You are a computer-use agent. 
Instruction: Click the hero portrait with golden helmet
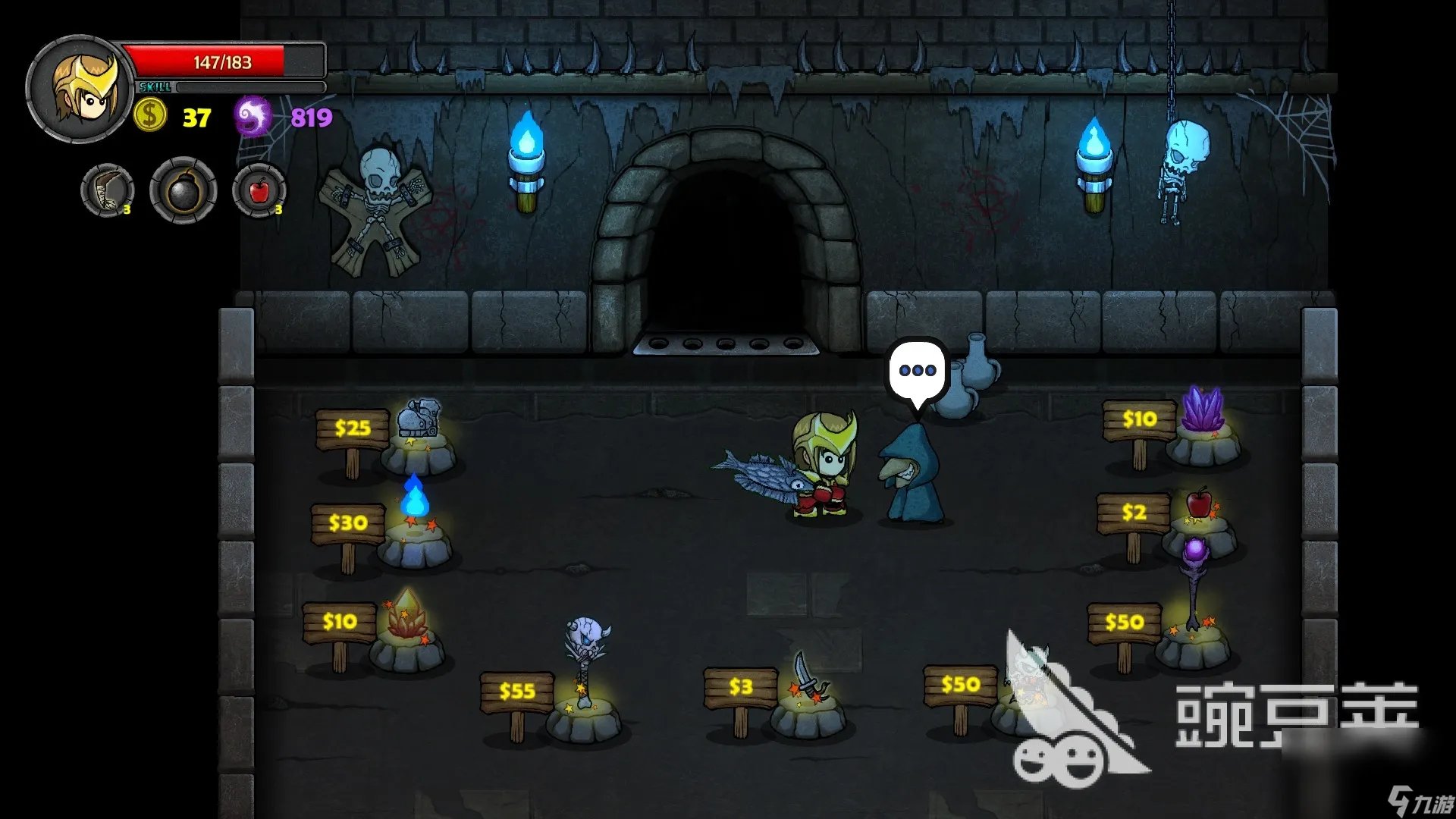point(80,89)
